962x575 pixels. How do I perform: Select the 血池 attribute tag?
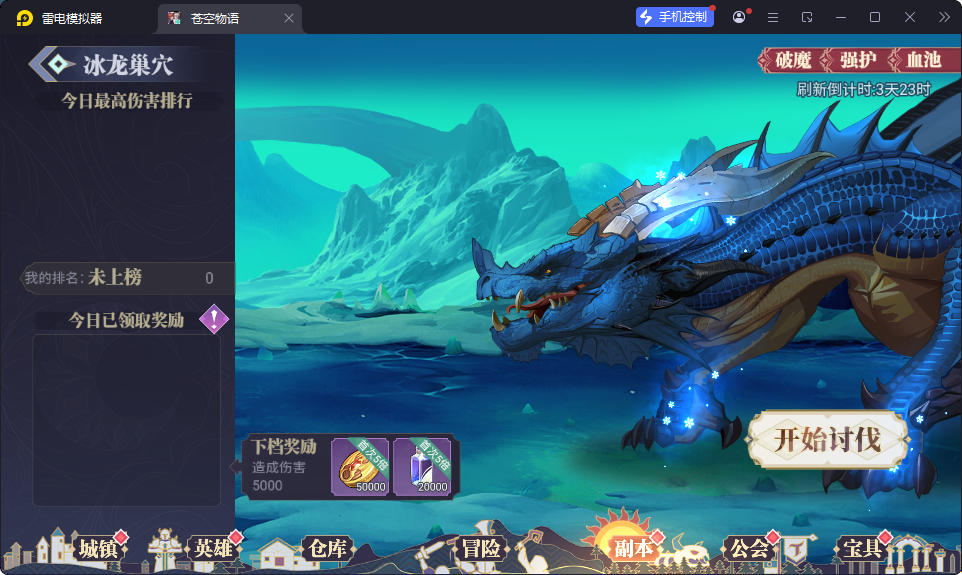(923, 60)
